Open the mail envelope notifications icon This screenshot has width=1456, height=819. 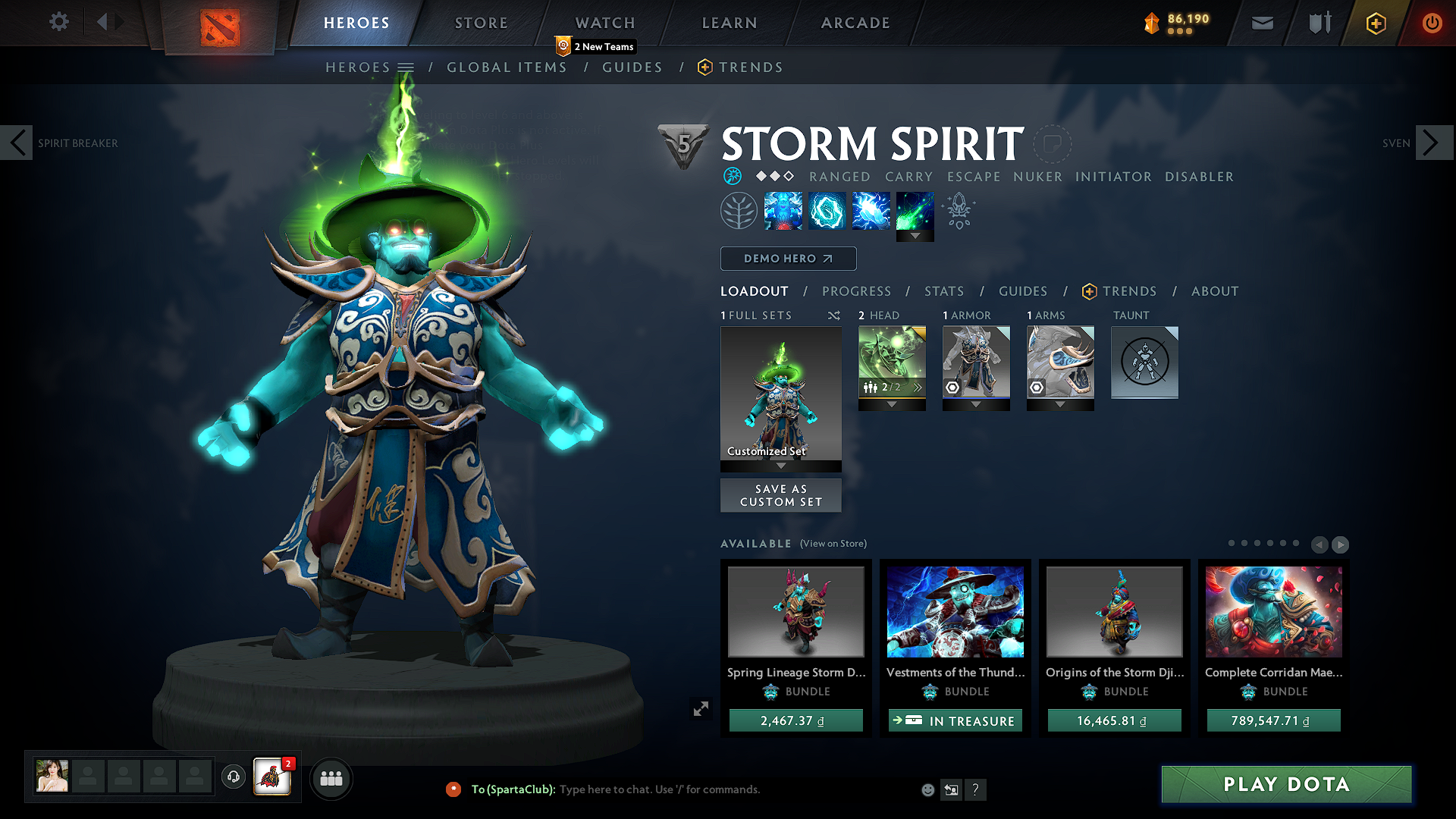pyautogui.click(x=1261, y=23)
